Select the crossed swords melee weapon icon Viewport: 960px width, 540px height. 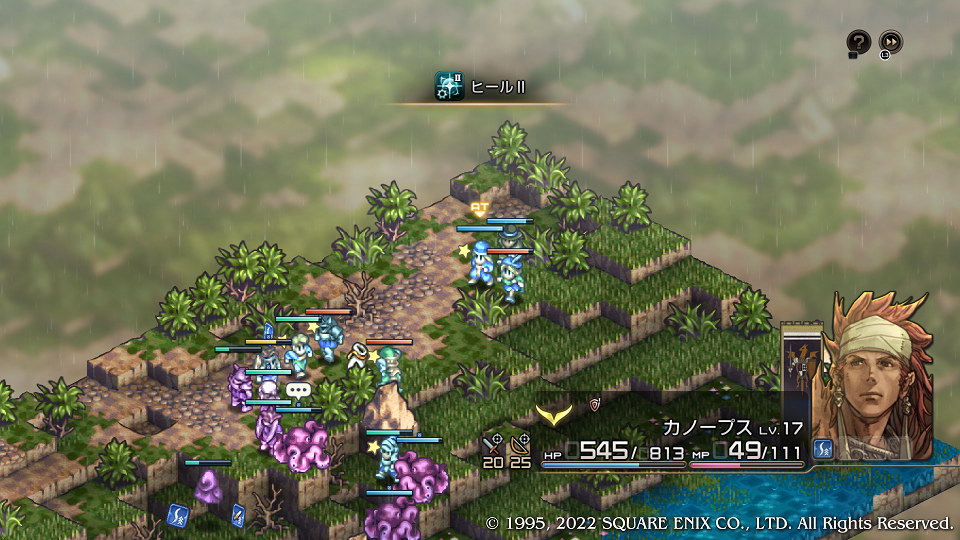click(492, 444)
